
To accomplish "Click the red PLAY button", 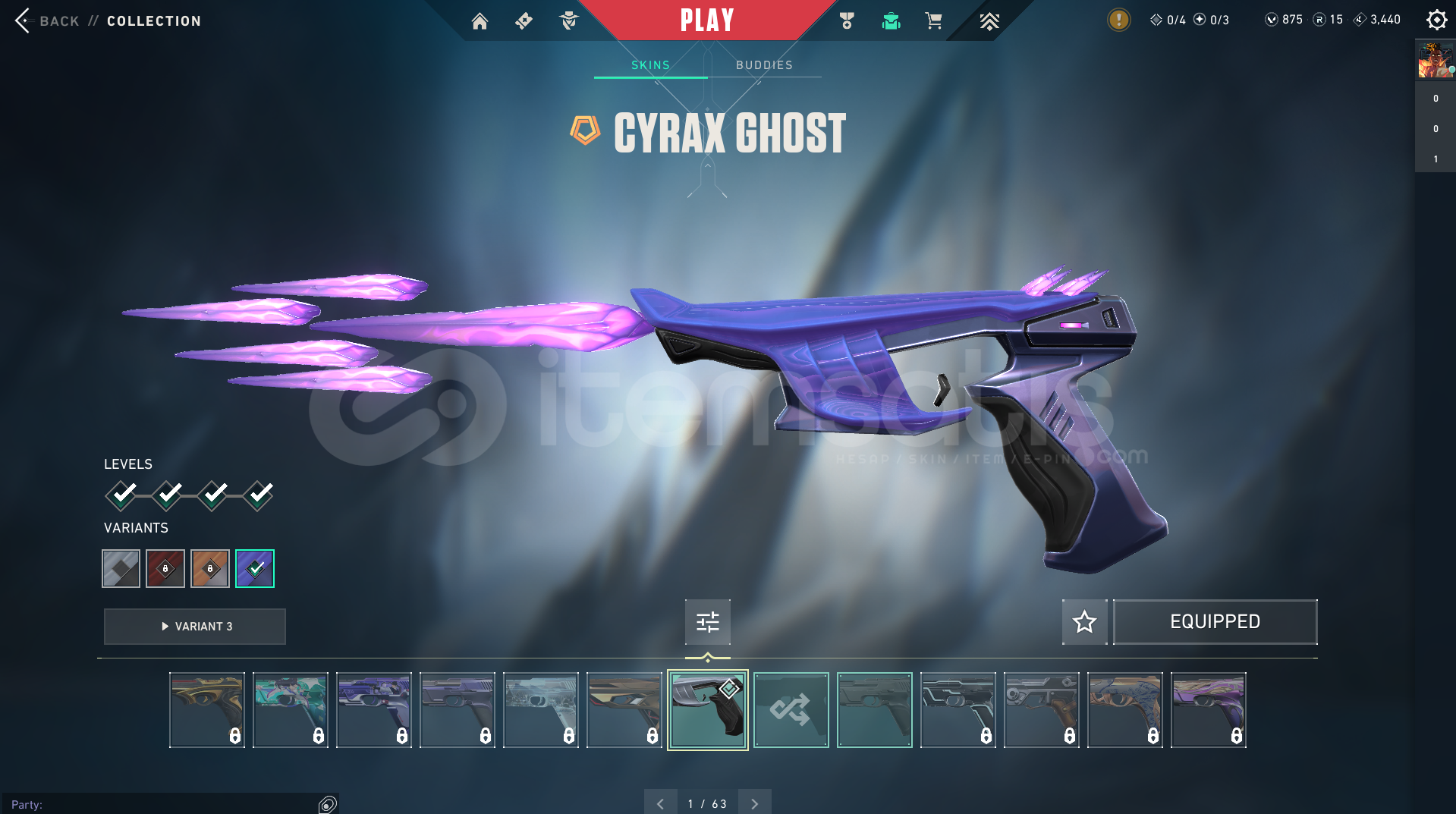I will 706,20.
